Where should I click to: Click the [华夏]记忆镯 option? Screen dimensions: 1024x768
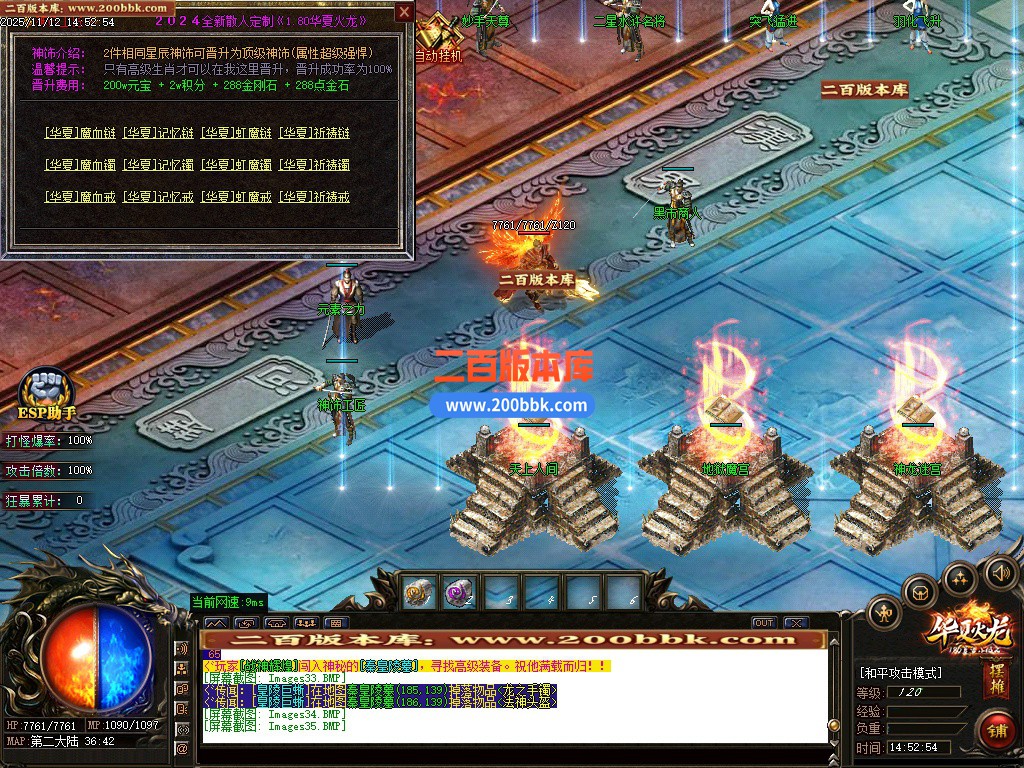(158, 165)
